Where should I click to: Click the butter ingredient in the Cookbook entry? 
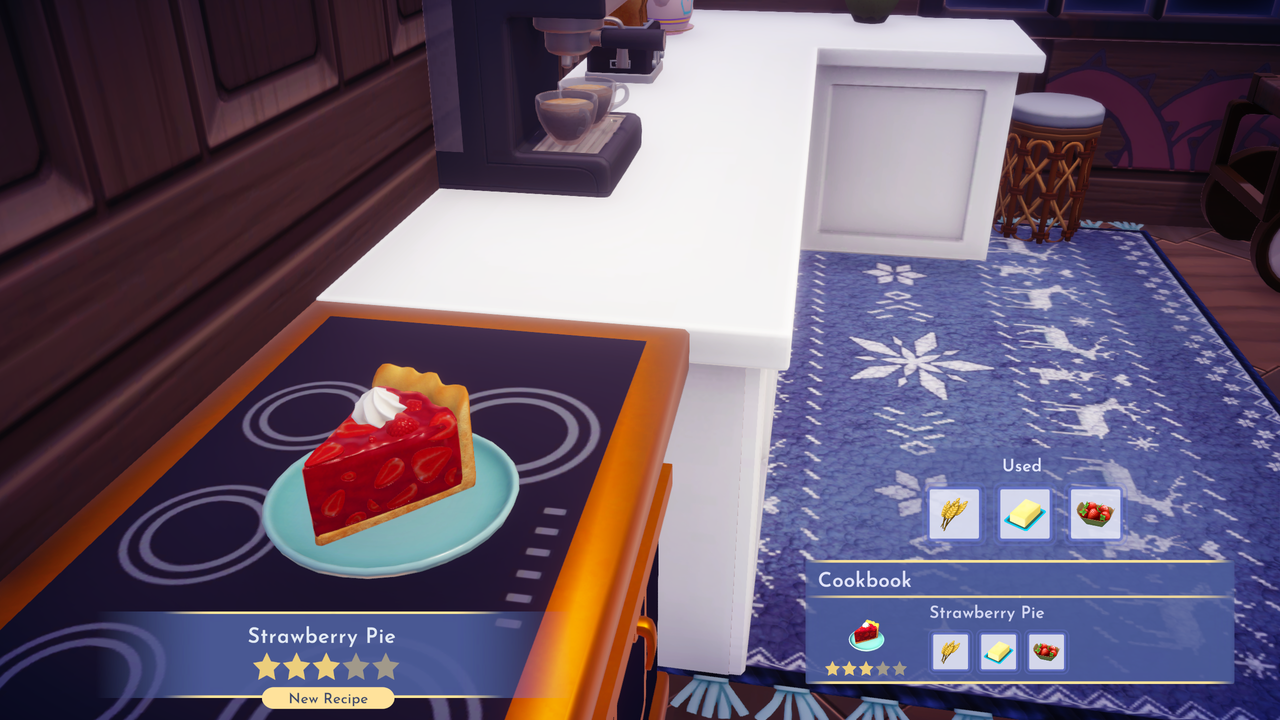(x=997, y=652)
